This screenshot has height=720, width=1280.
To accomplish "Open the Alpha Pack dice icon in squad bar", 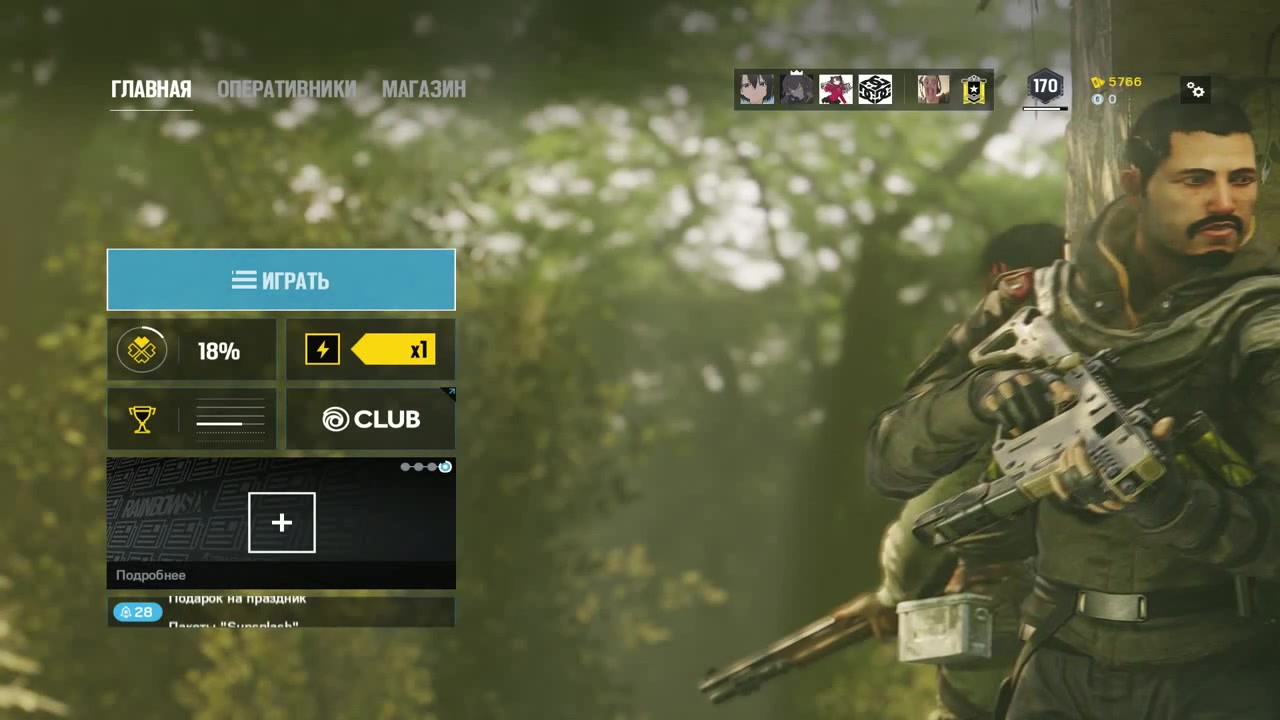I will pyautogui.click(x=874, y=89).
